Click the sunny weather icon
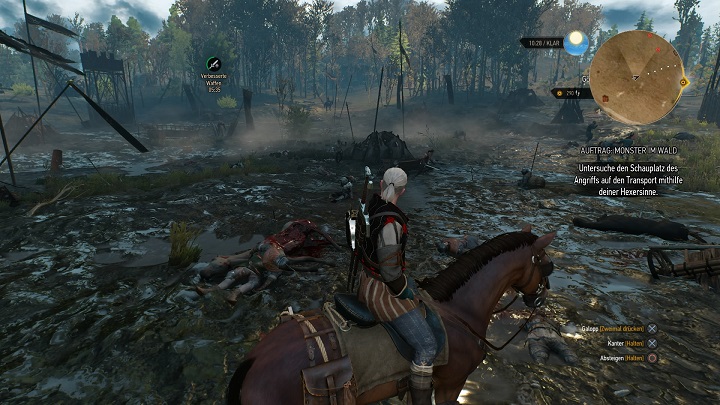This screenshot has width=720, height=405. point(575,43)
